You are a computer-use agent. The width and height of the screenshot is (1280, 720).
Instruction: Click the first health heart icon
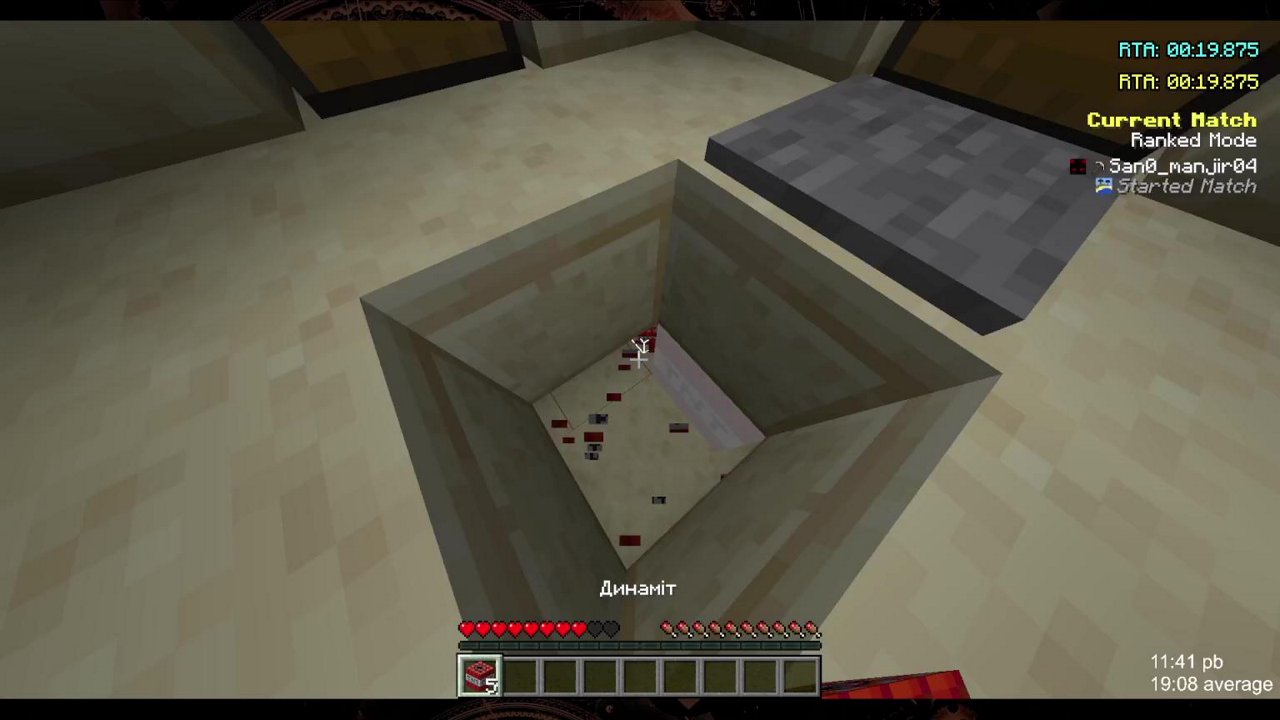coord(467,628)
